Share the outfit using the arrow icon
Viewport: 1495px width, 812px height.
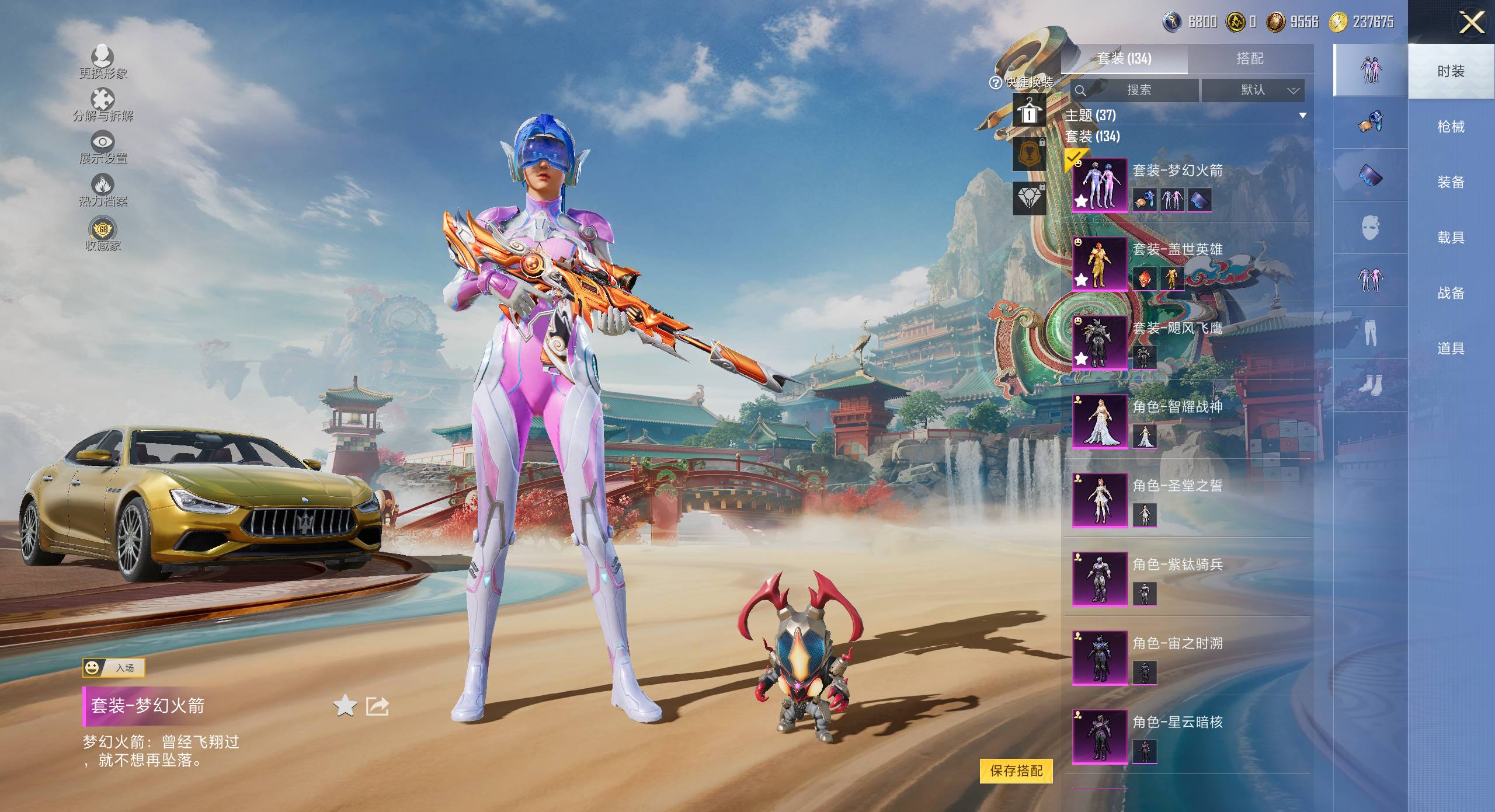[x=377, y=706]
